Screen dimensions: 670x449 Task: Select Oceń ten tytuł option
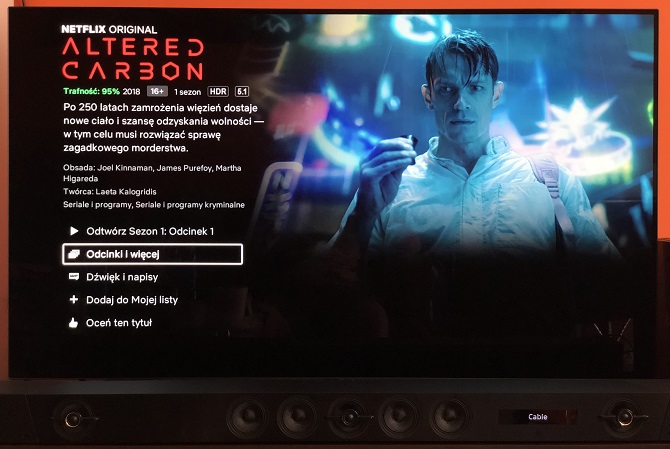118,323
